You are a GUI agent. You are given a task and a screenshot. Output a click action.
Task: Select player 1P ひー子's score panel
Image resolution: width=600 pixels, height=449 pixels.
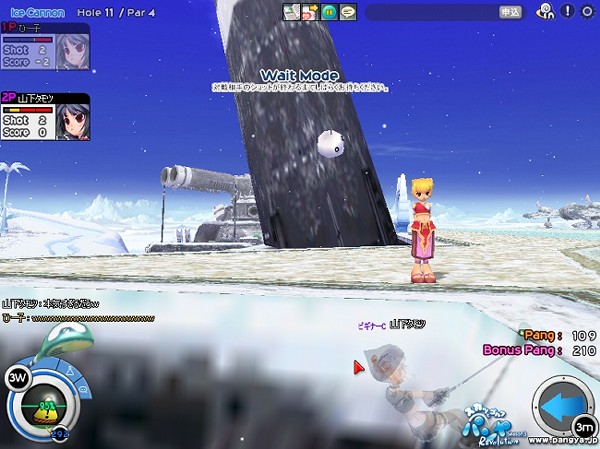click(44, 46)
